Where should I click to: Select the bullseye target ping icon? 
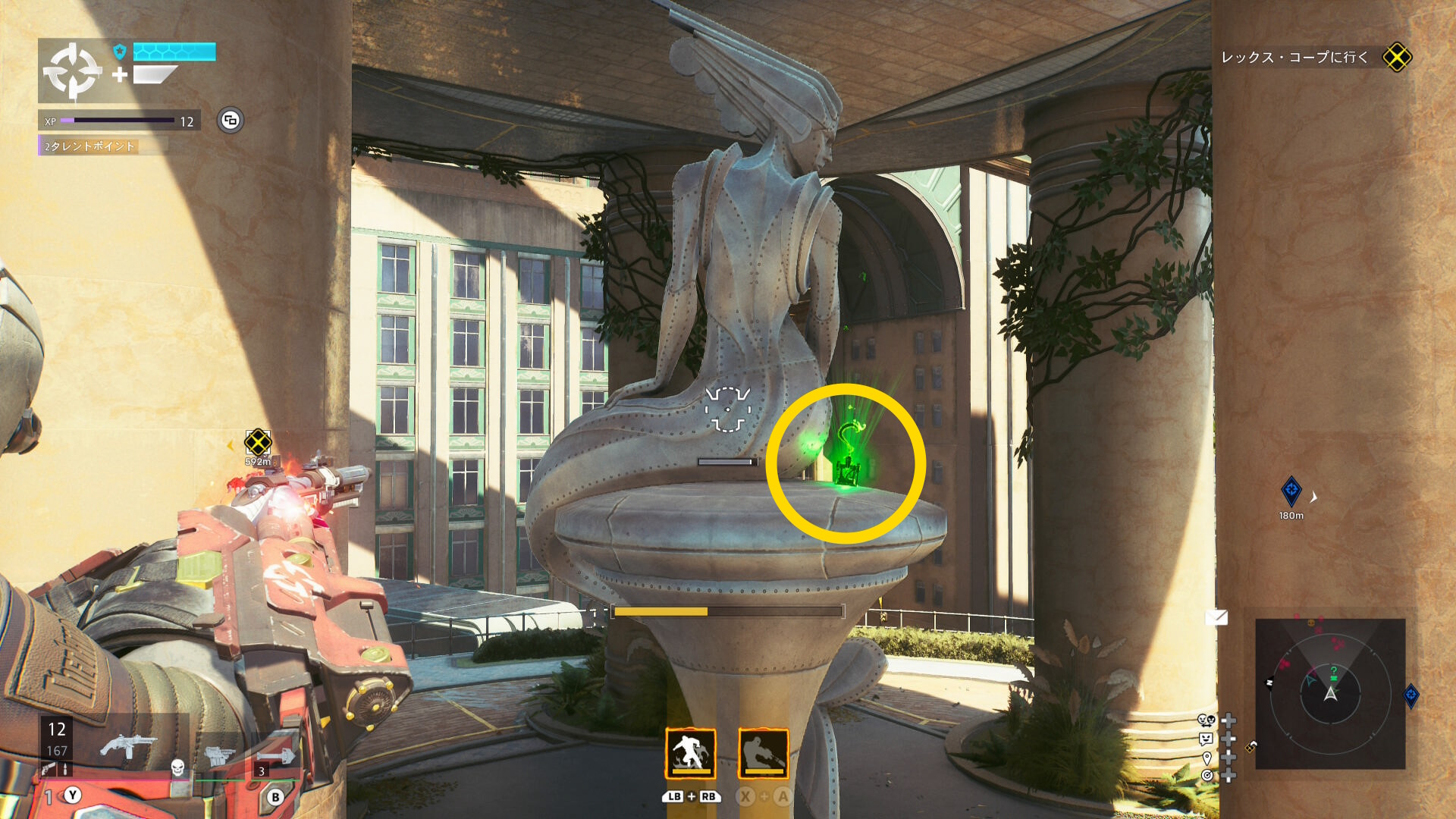[x=1206, y=776]
